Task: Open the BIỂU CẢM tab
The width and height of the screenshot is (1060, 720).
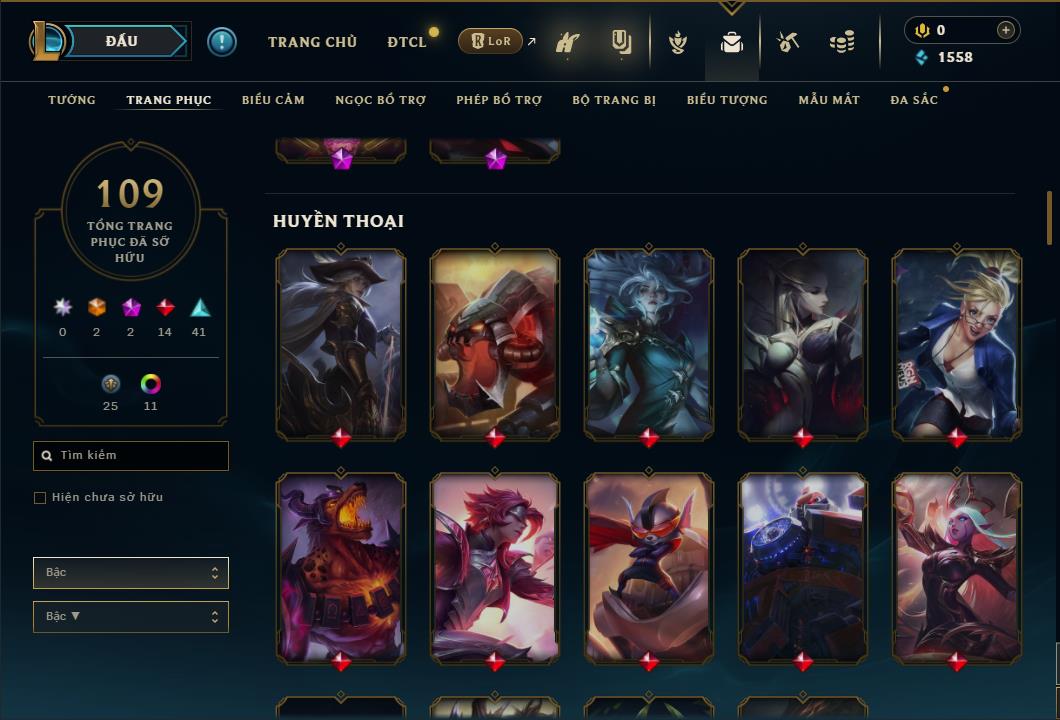Action: point(273,100)
